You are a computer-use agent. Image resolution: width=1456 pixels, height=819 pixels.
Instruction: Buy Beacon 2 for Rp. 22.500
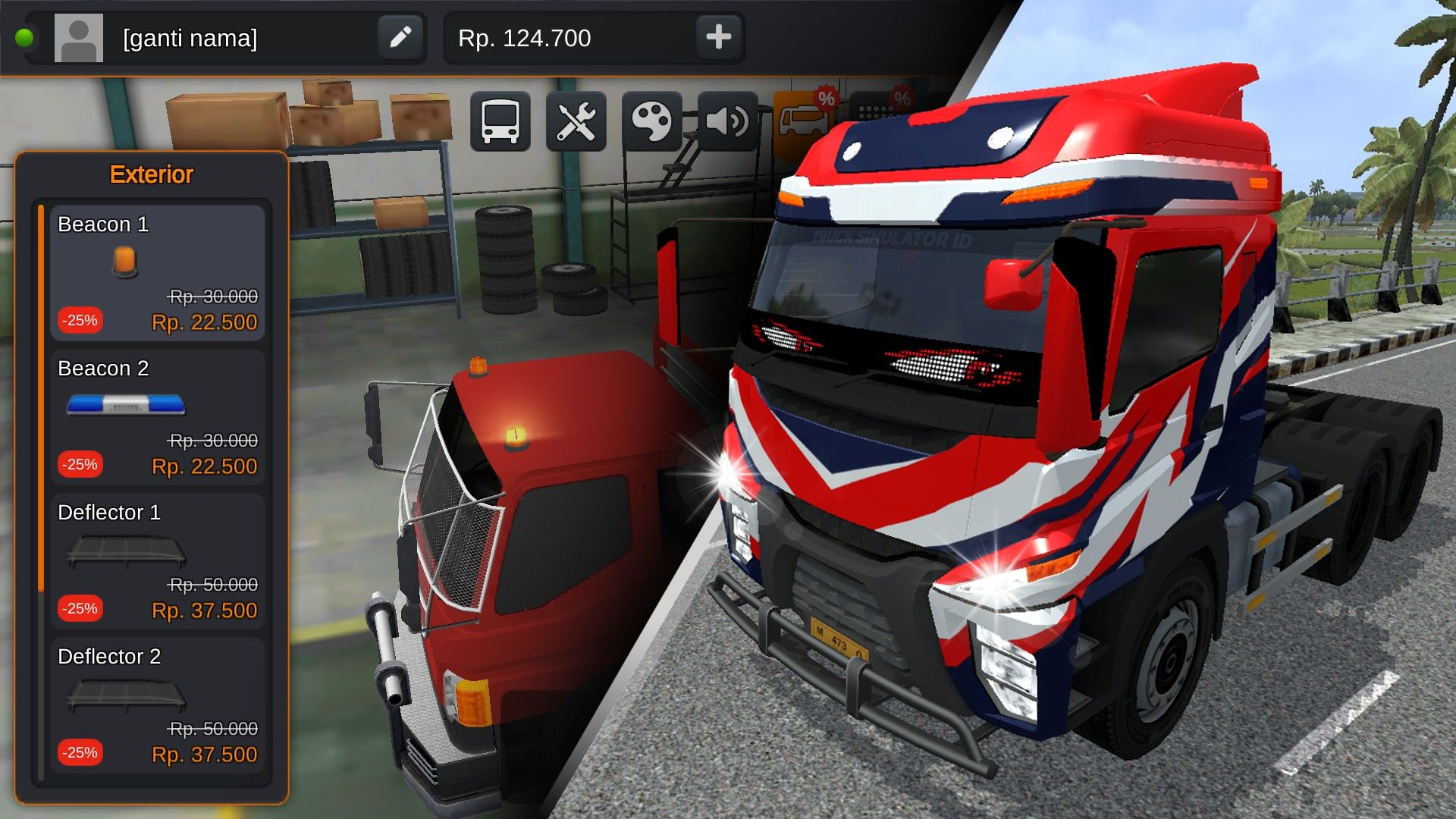(x=202, y=466)
